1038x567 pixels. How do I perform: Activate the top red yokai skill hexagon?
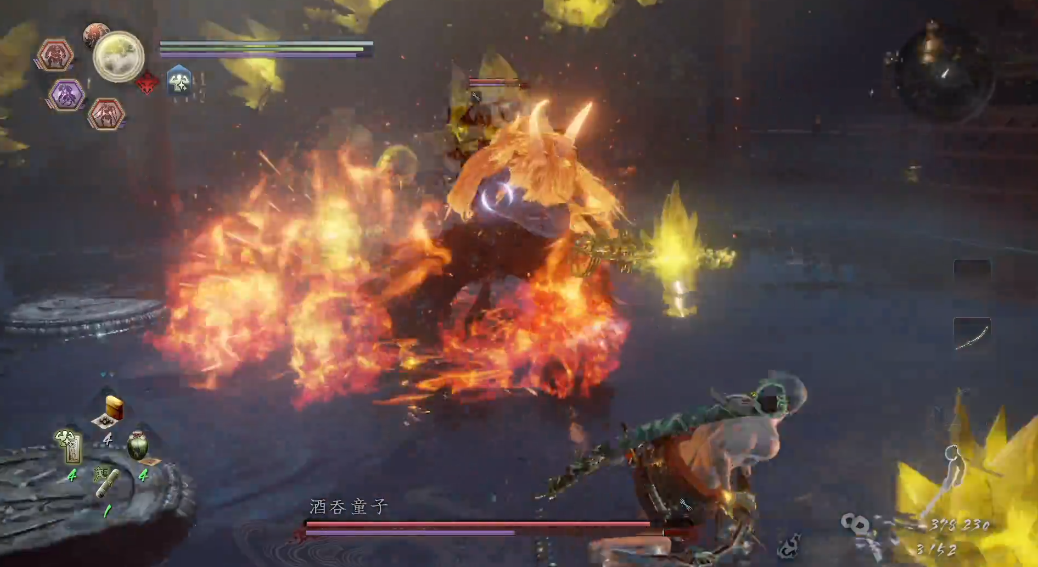pos(55,54)
